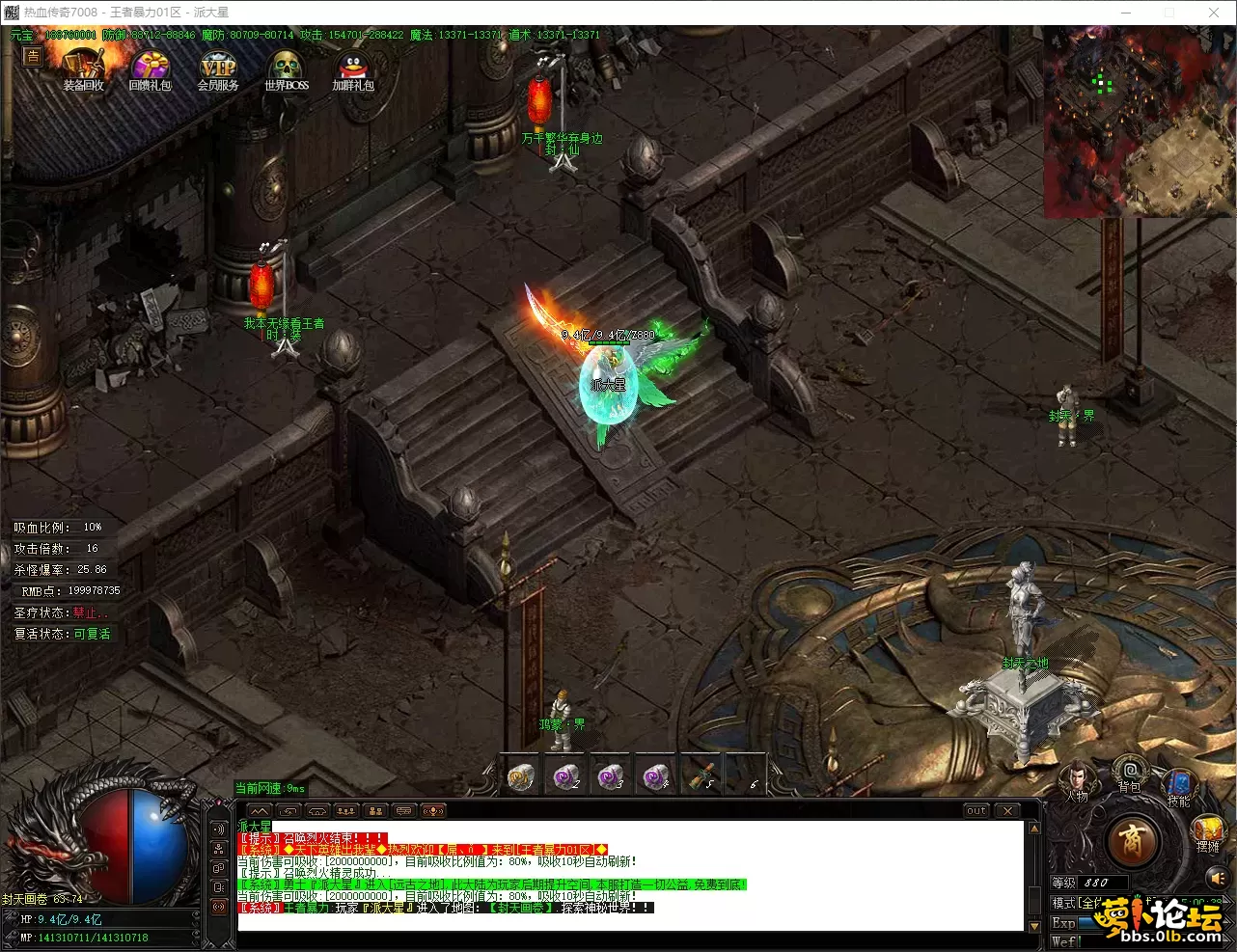Click the microphone voice button above chat
Image resolution: width=1237 pixels, height=952 pixels.
(x=434, y=811)
